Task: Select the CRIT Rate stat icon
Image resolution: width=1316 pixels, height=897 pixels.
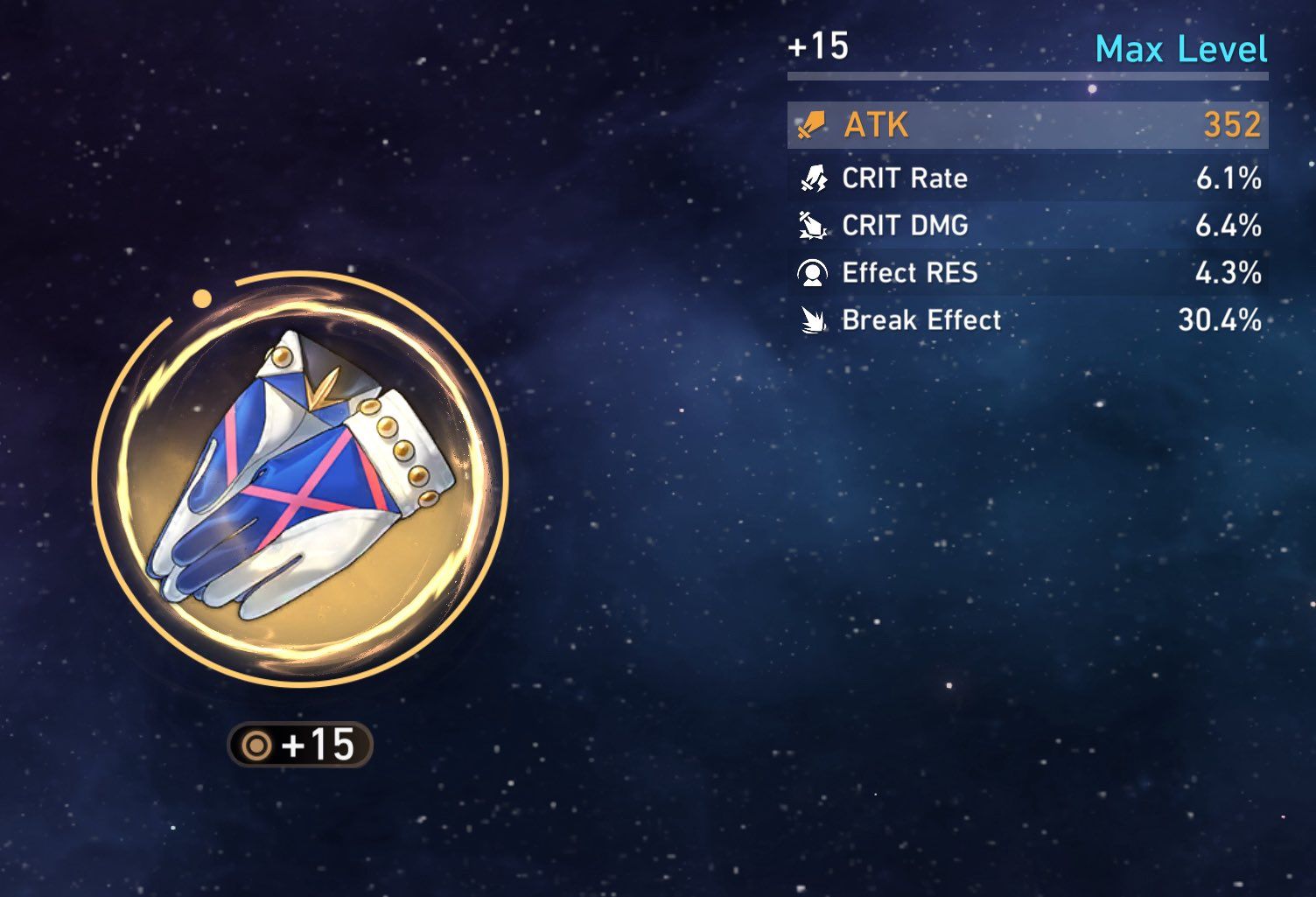Action: click(x=815, y=179)
